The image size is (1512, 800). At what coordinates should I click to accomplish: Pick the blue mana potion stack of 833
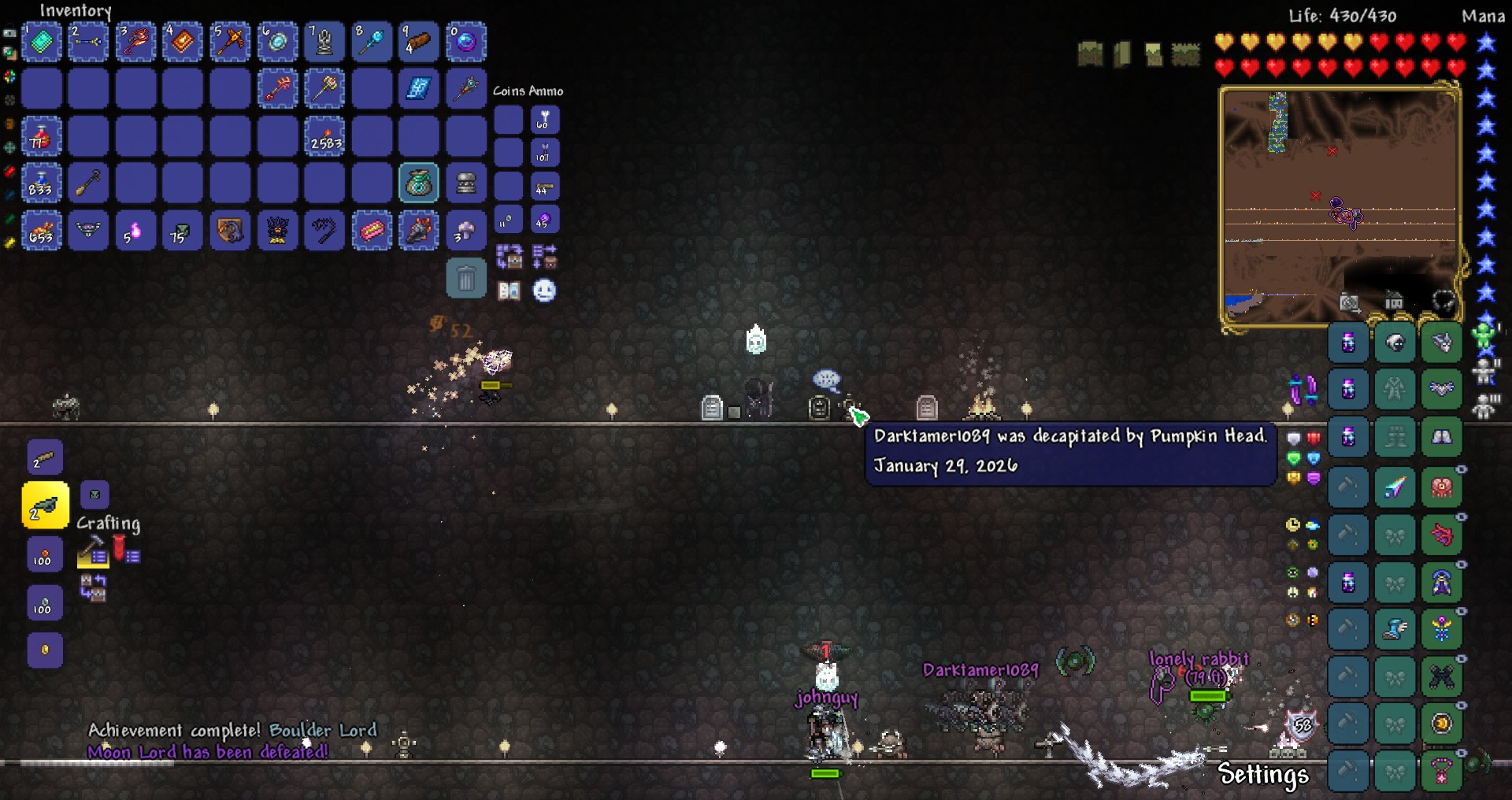point(41,184)
